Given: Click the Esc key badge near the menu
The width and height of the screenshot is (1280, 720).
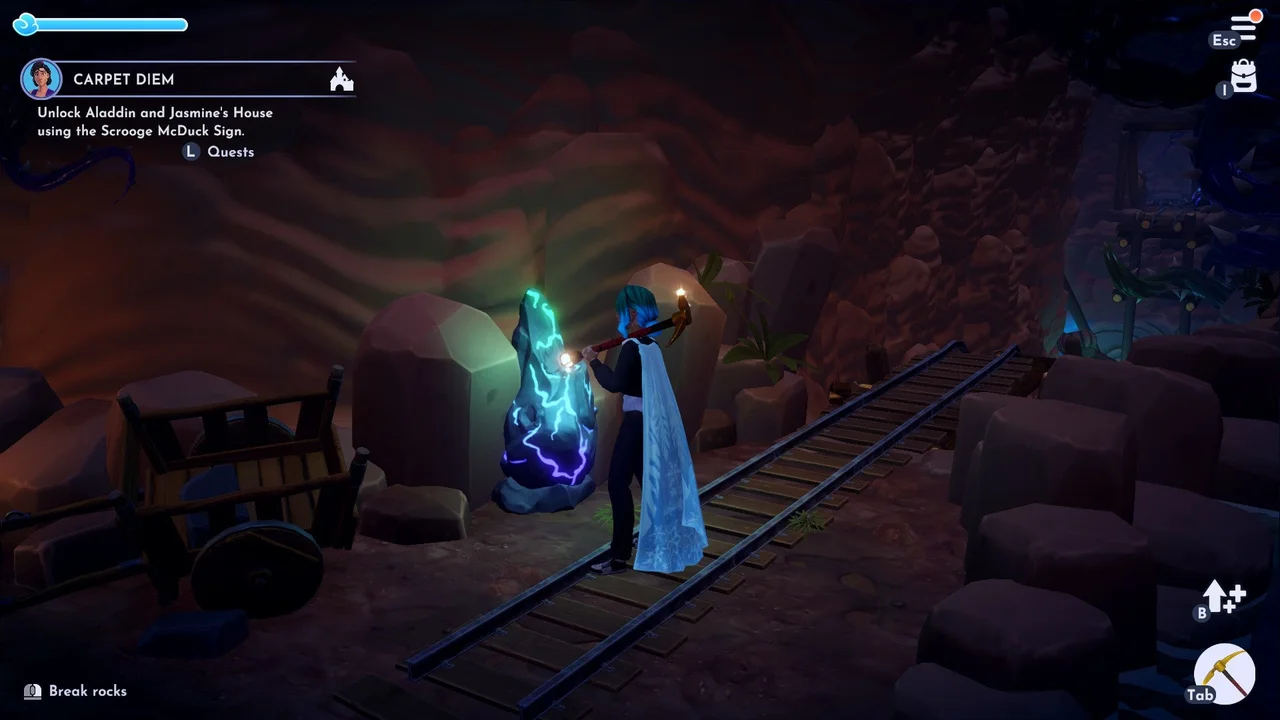Looking at the screenshot, I should coord(1224,41).
